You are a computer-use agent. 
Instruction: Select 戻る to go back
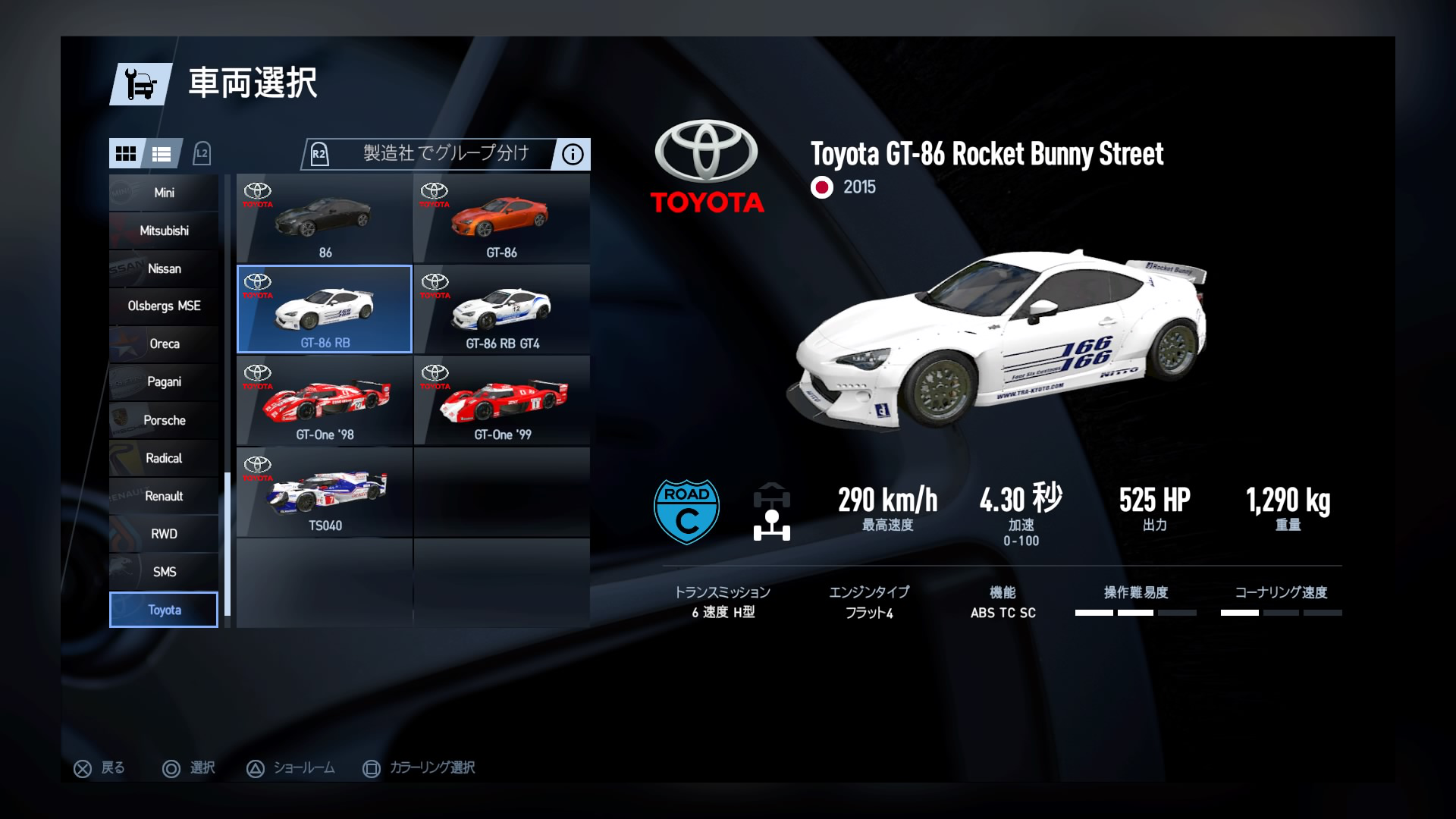point(99,767)
